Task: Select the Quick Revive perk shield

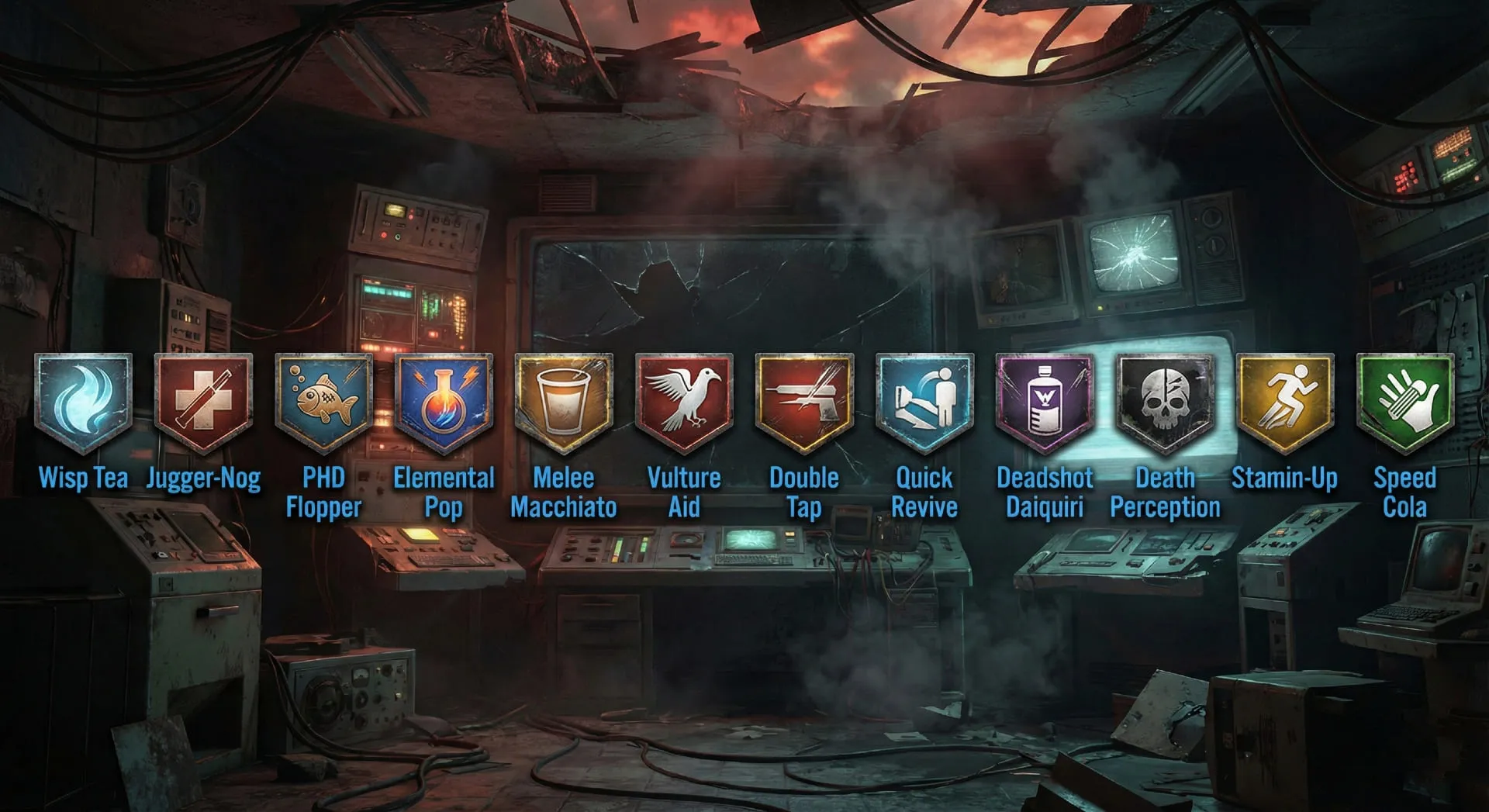Action: (924, 399)
